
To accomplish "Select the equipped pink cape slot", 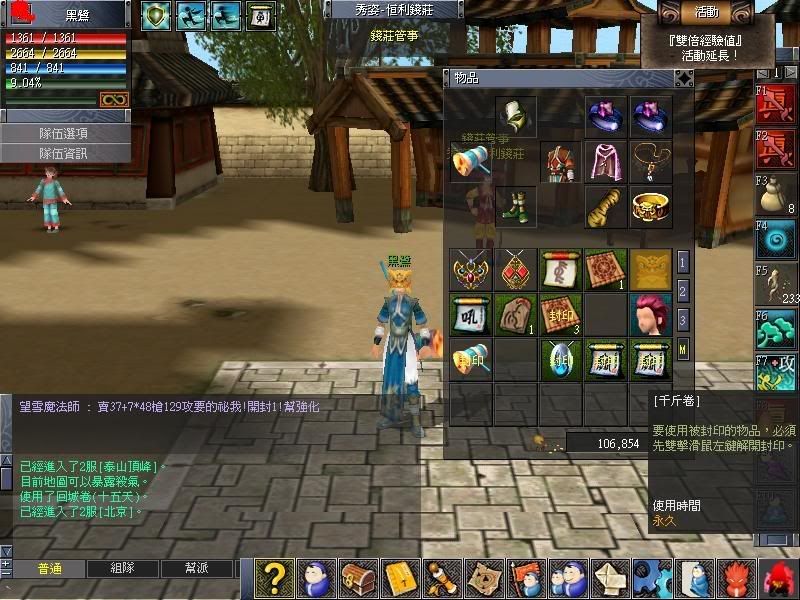I will [605, 162].
